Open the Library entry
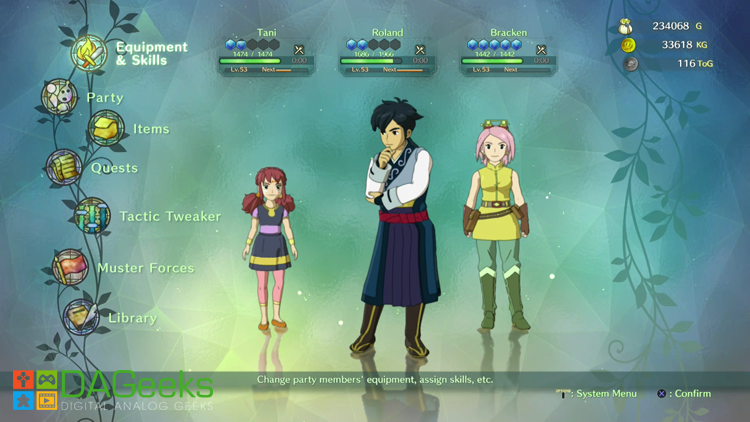 pos(132,318)
